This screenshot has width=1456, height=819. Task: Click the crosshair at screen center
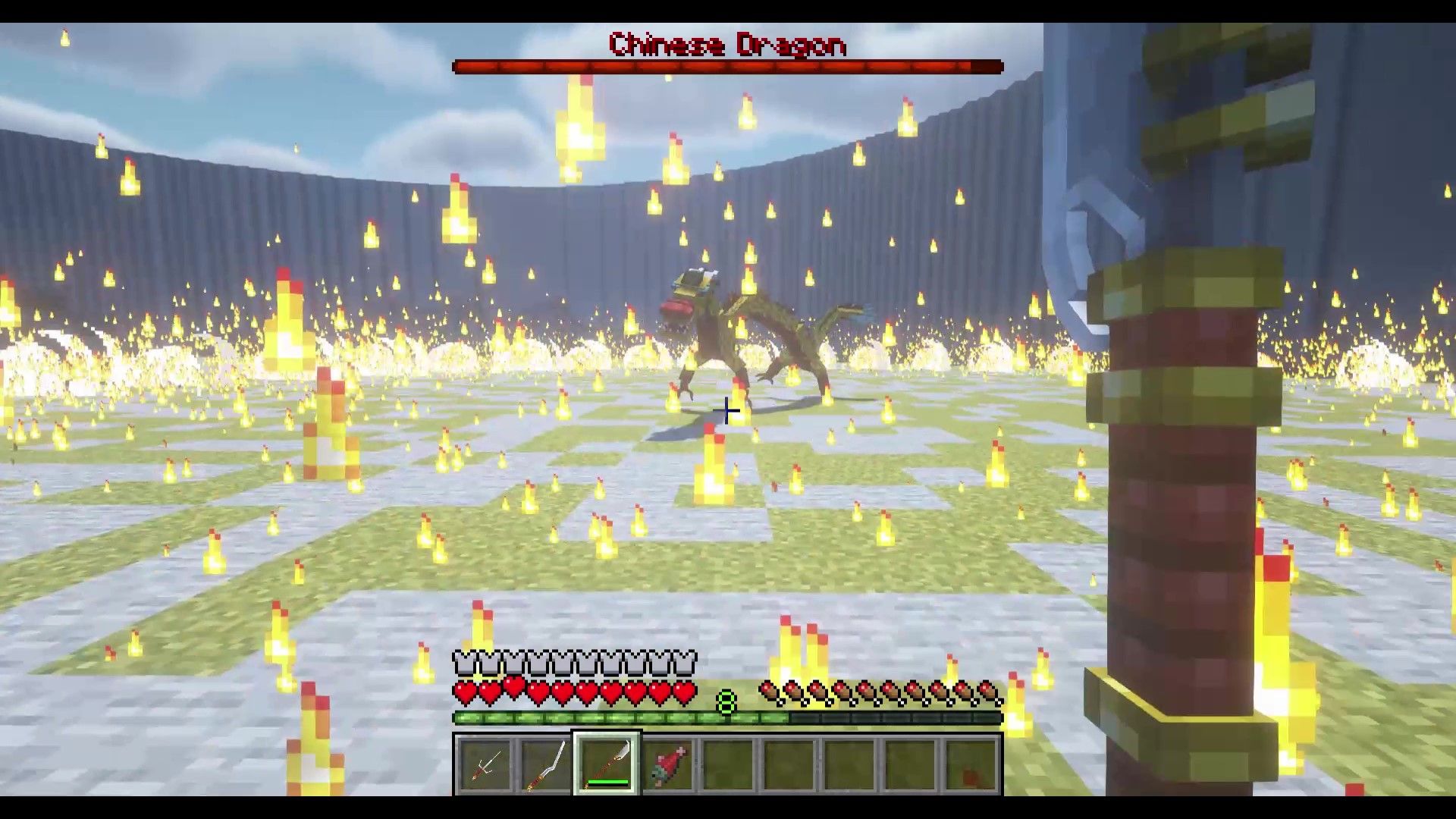pos(726,411)
